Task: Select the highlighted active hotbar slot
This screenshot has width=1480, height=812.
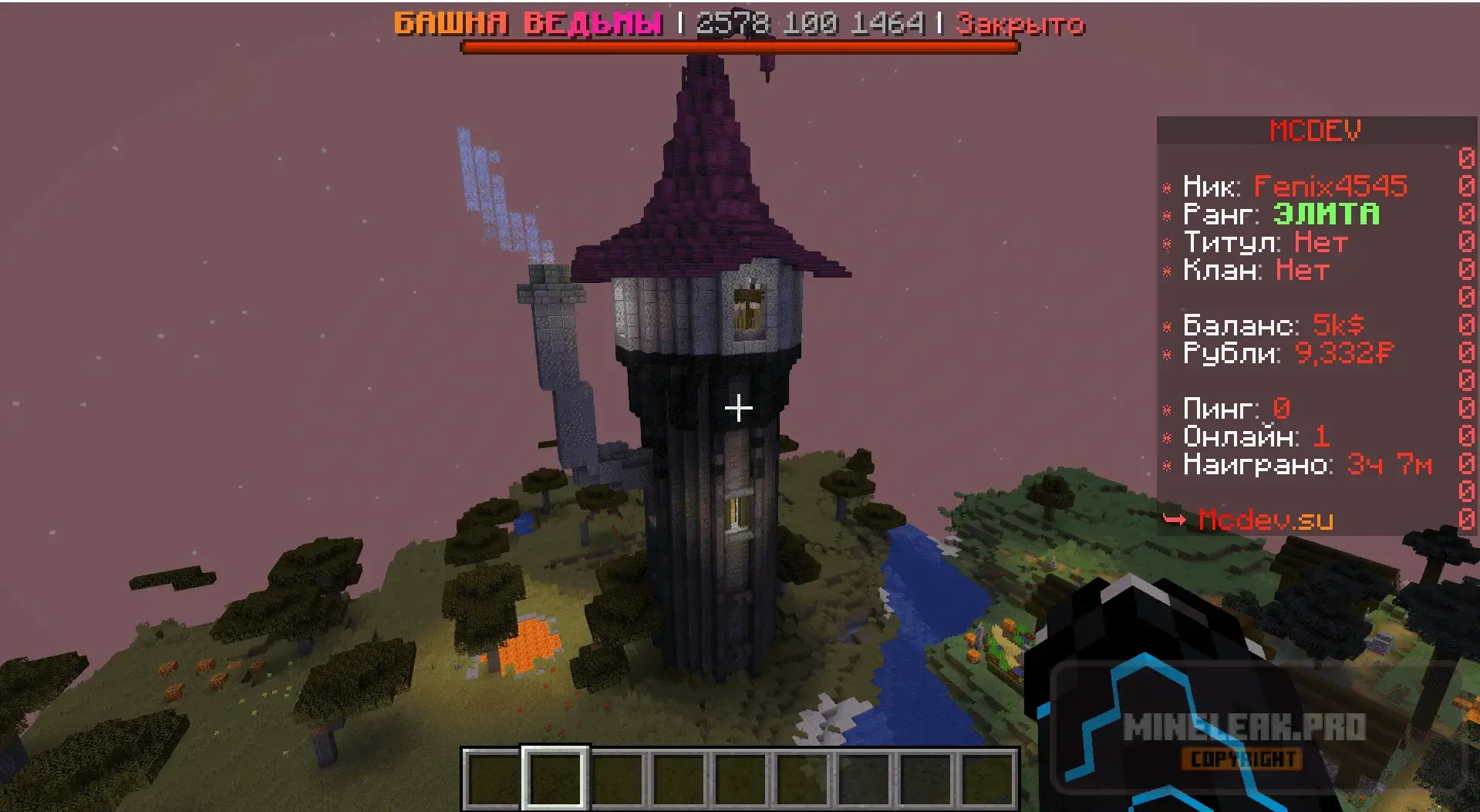Action: click(555, 779)
